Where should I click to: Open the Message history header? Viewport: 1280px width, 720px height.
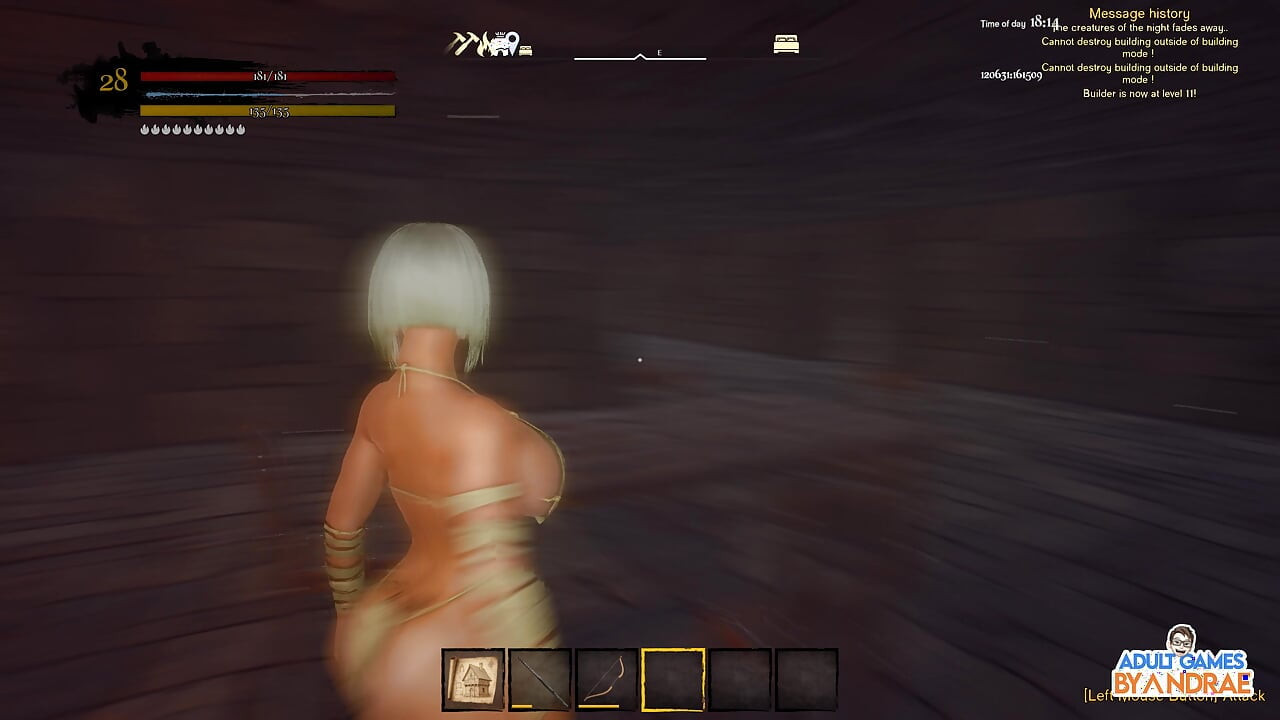[x=1139, y=12]
